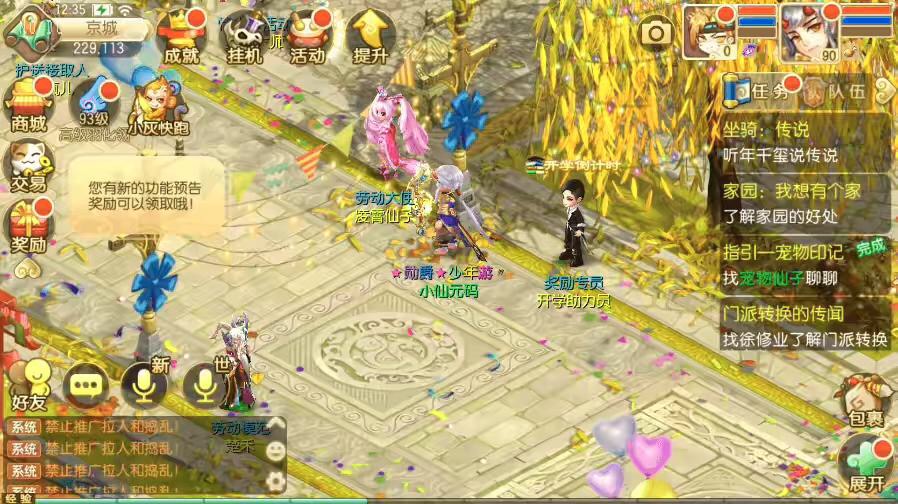The height and width of the screenshot is (504, 898).
Task: Expand the menu with 展开 button
Action: pos(864,463)
